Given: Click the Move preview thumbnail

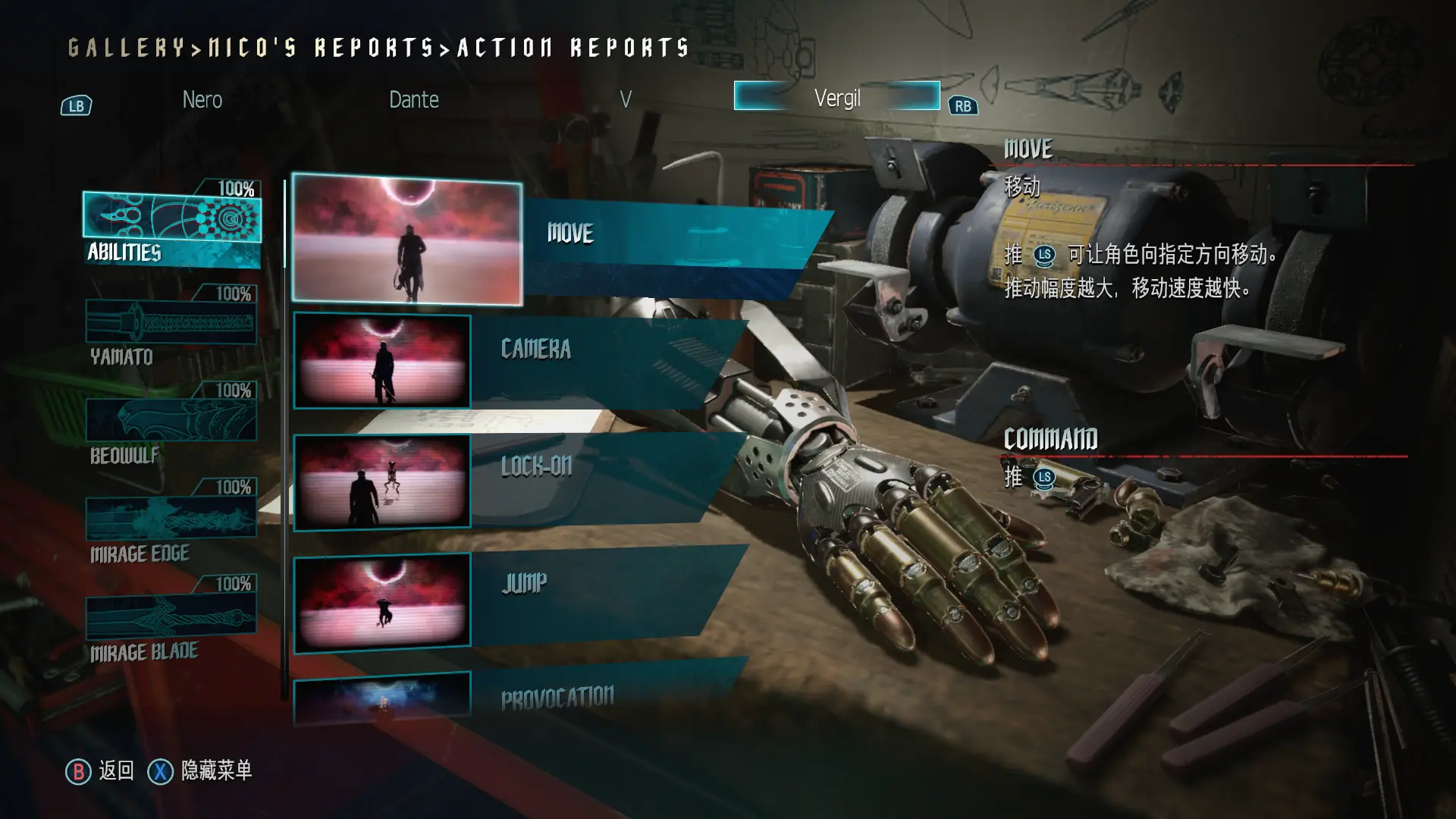Looking at the screenshot, I should pyautogui.click(x=407, y=239).
